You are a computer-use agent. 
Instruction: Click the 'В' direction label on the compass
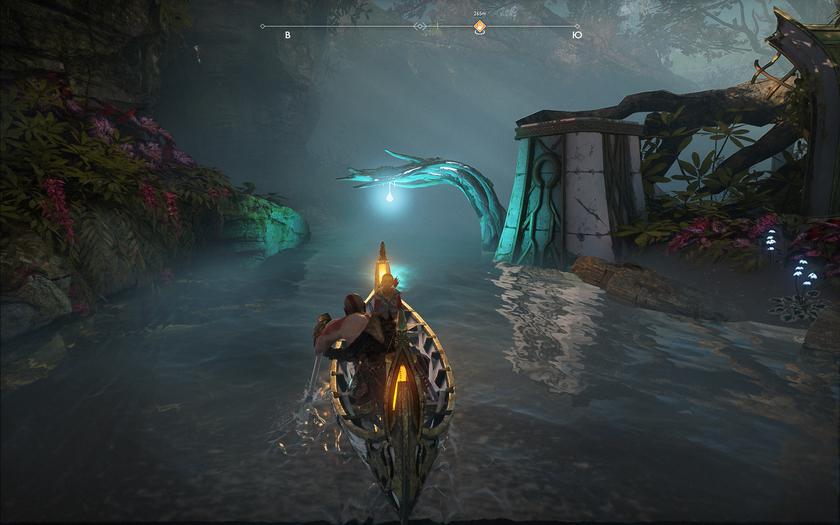coord(288,35)
